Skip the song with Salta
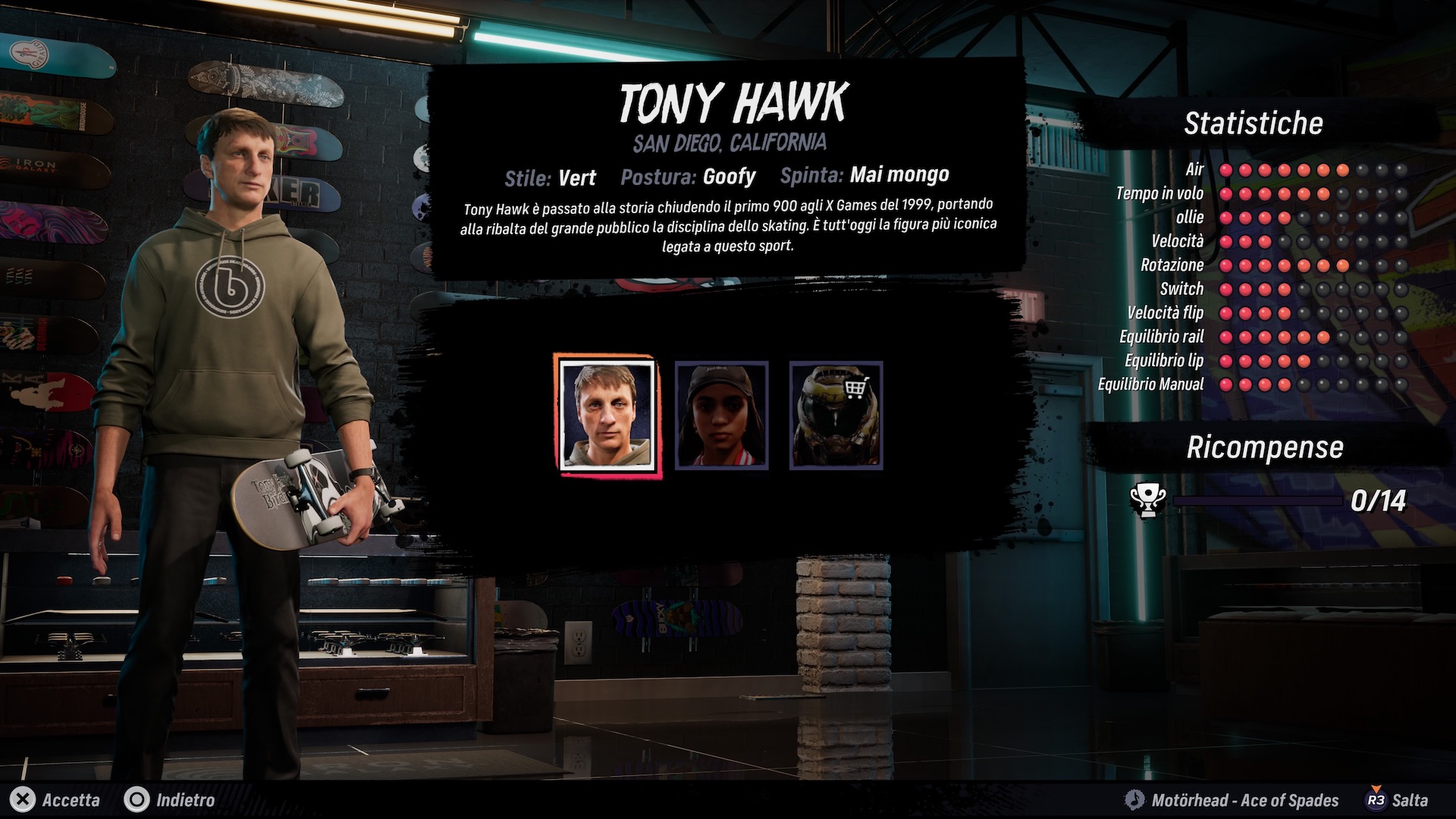Screen dimensions: 1456x819 click(1397, 800)
